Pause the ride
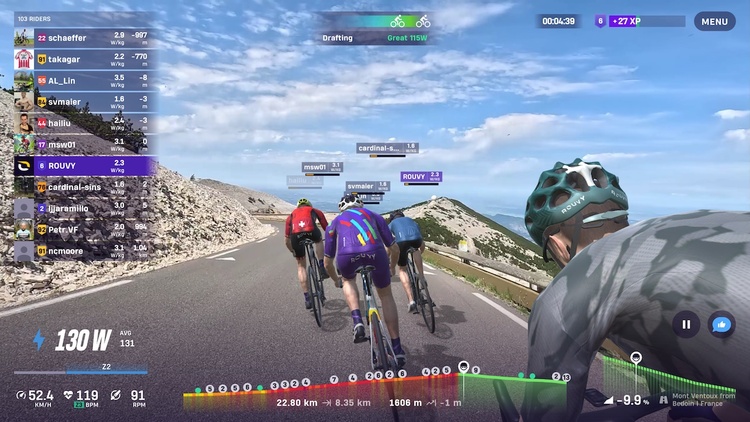The height and width of the screenshot is (422, 750). tap(686, 324)
